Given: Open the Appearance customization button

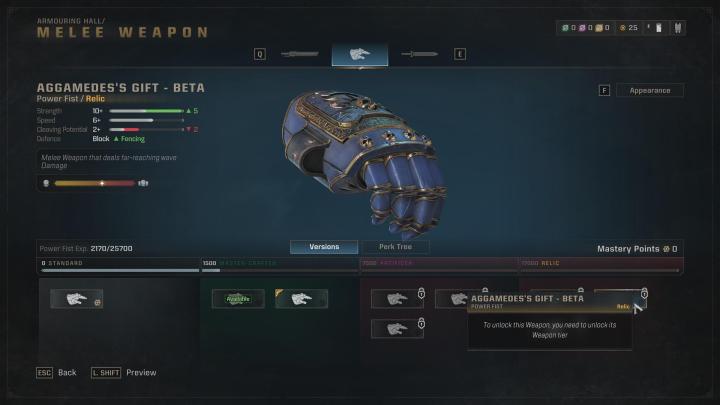Looking at the screenshot, I should (x=650, y=90).
